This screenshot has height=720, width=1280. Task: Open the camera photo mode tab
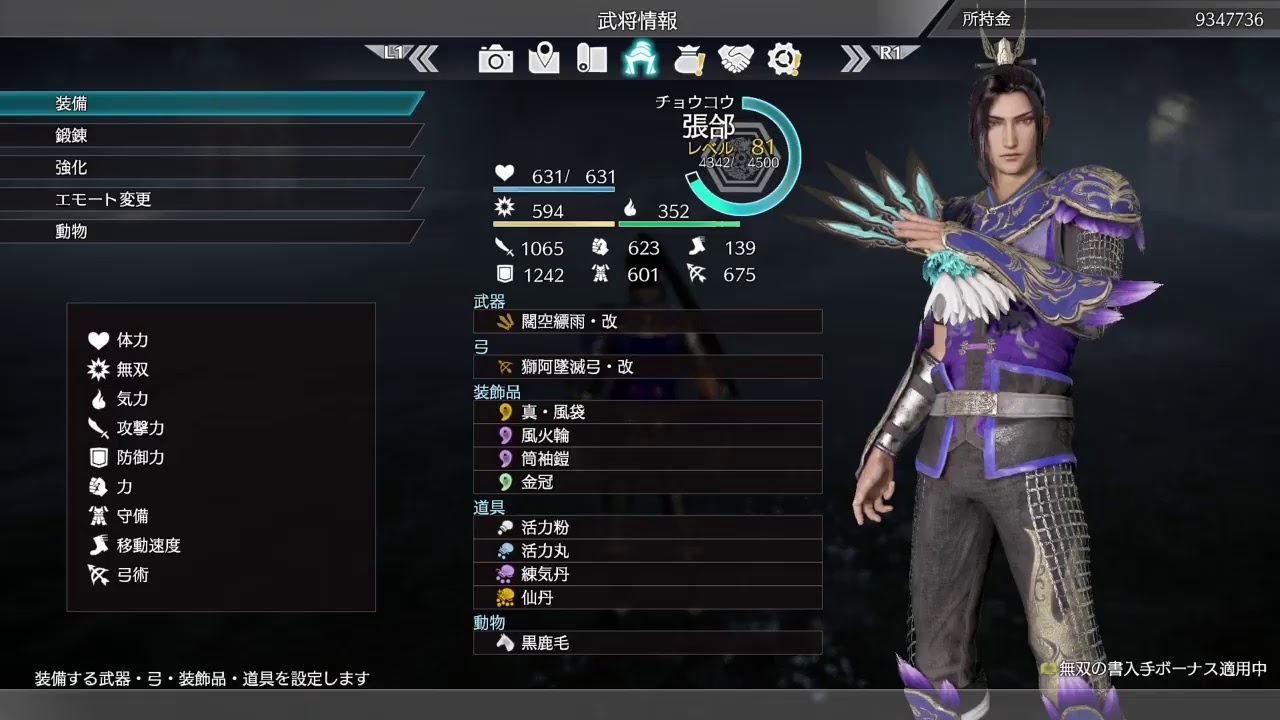496,59
